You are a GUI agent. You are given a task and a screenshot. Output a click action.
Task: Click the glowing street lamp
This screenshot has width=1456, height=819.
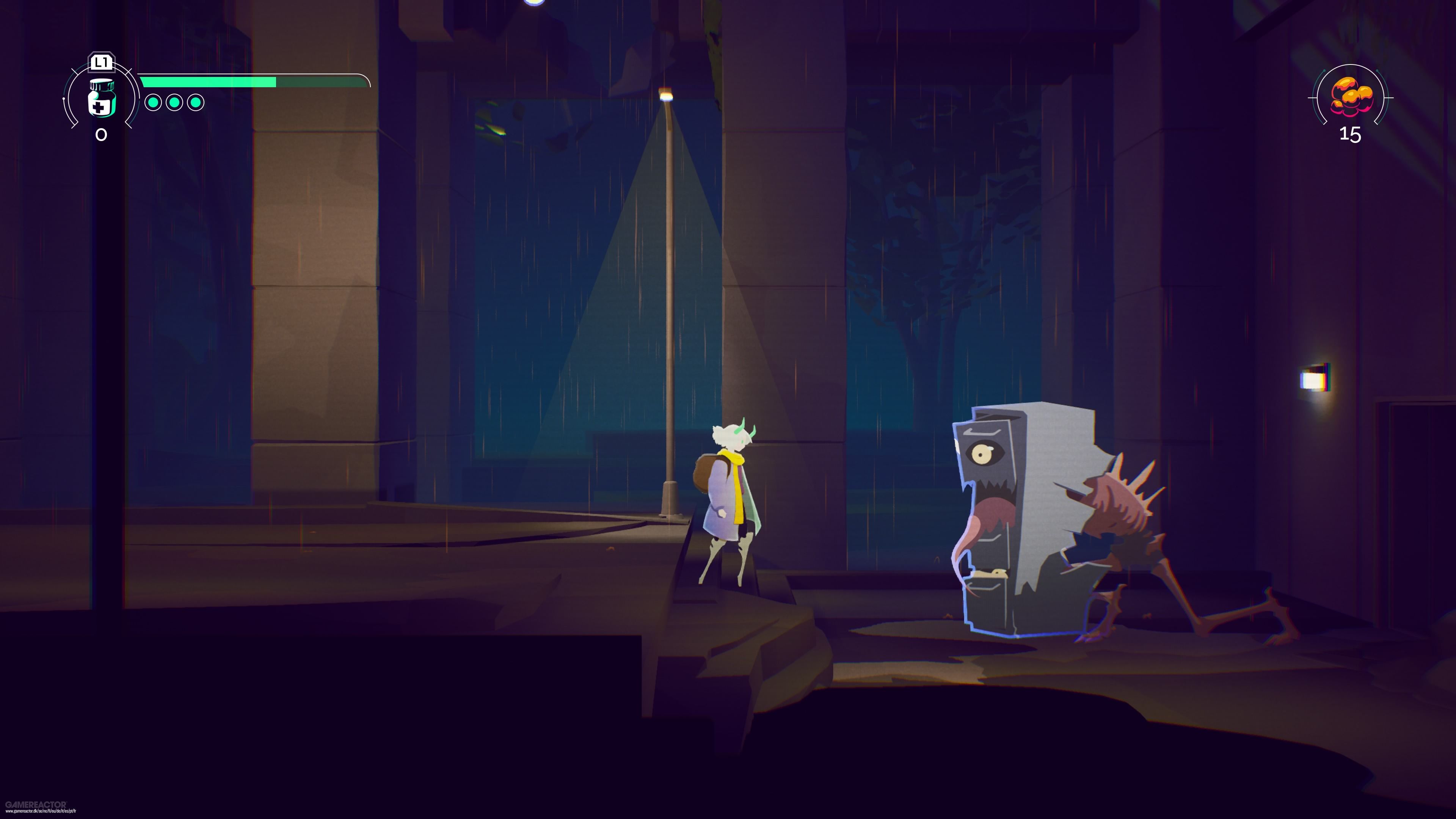click(x=666, y=95)
